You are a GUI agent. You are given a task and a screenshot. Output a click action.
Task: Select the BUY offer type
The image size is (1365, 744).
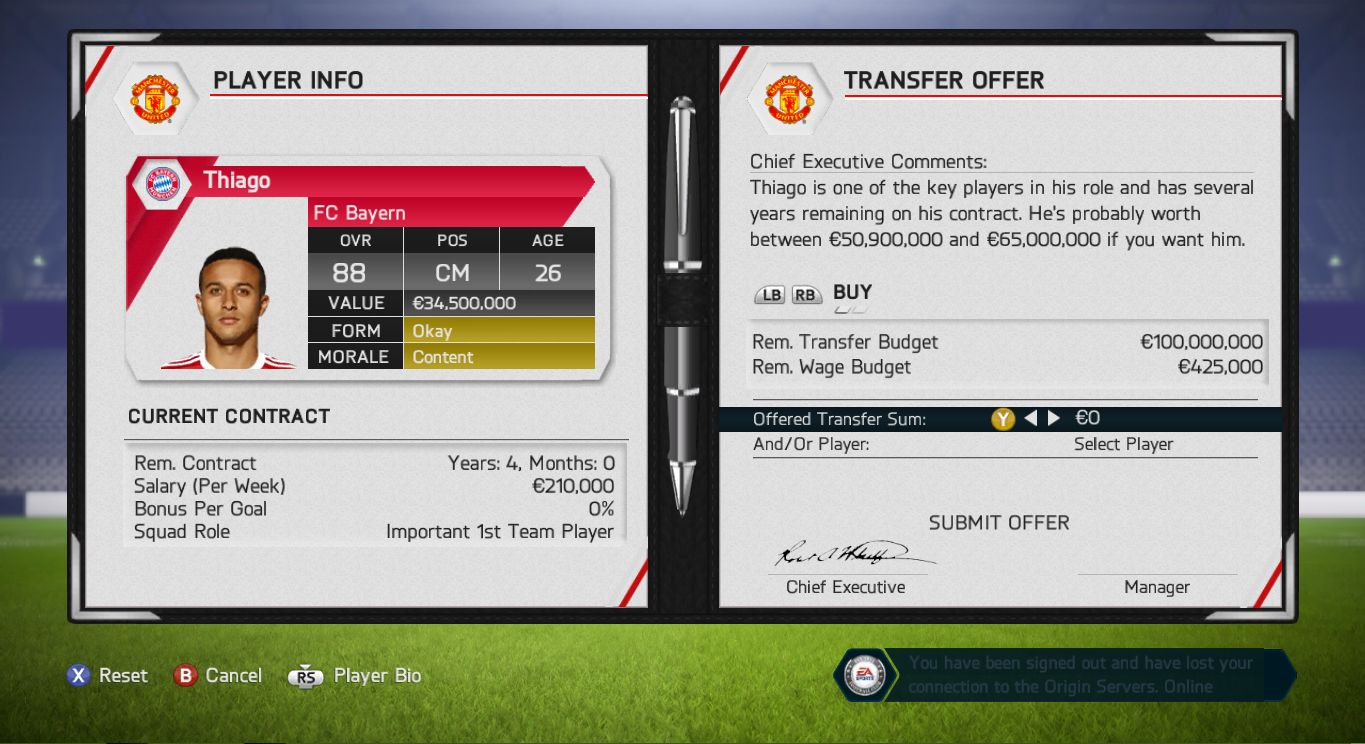pyautogui.click(x=852, y=293)
